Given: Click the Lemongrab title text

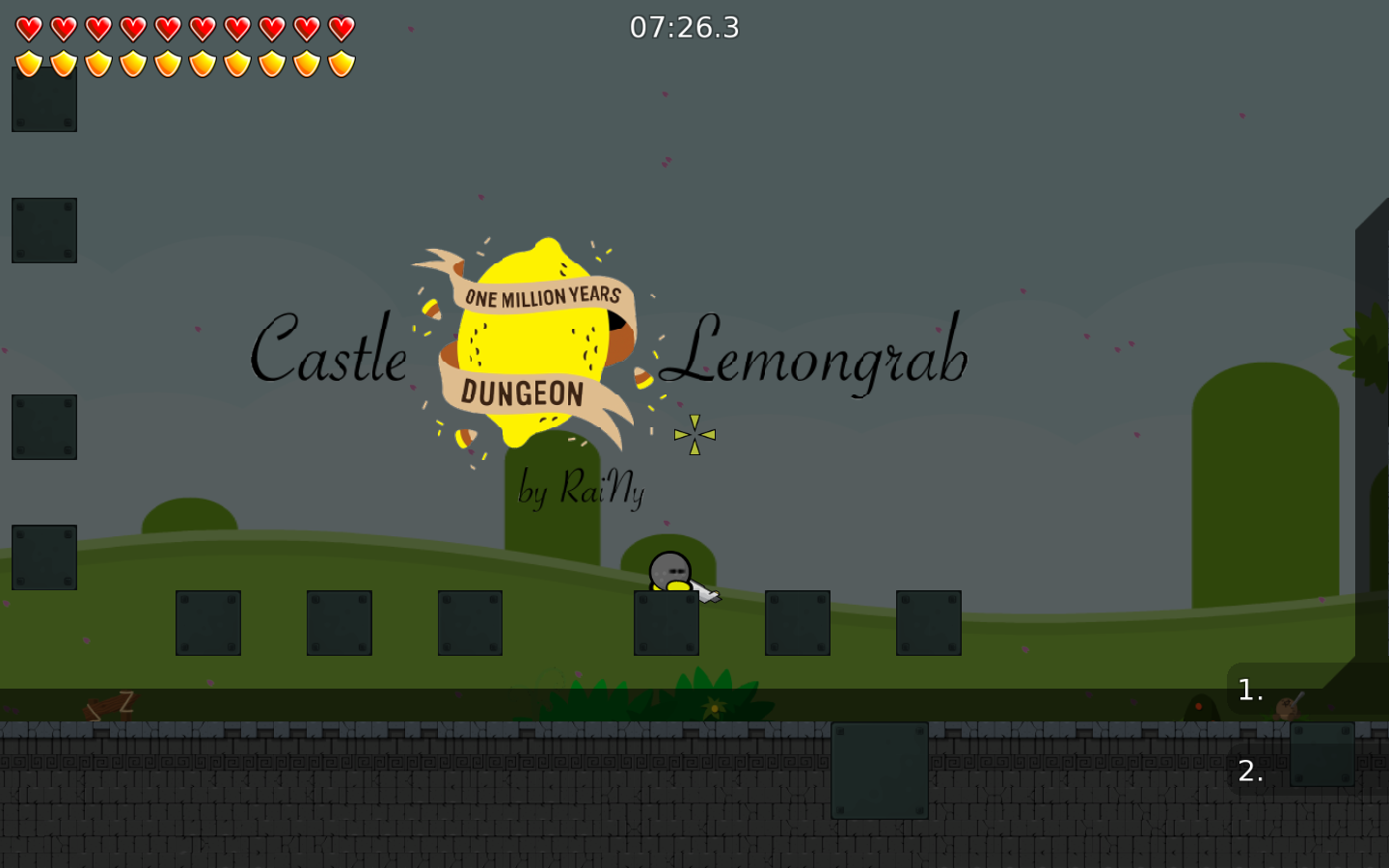Looking at the screenshot, I should point(822,357).
